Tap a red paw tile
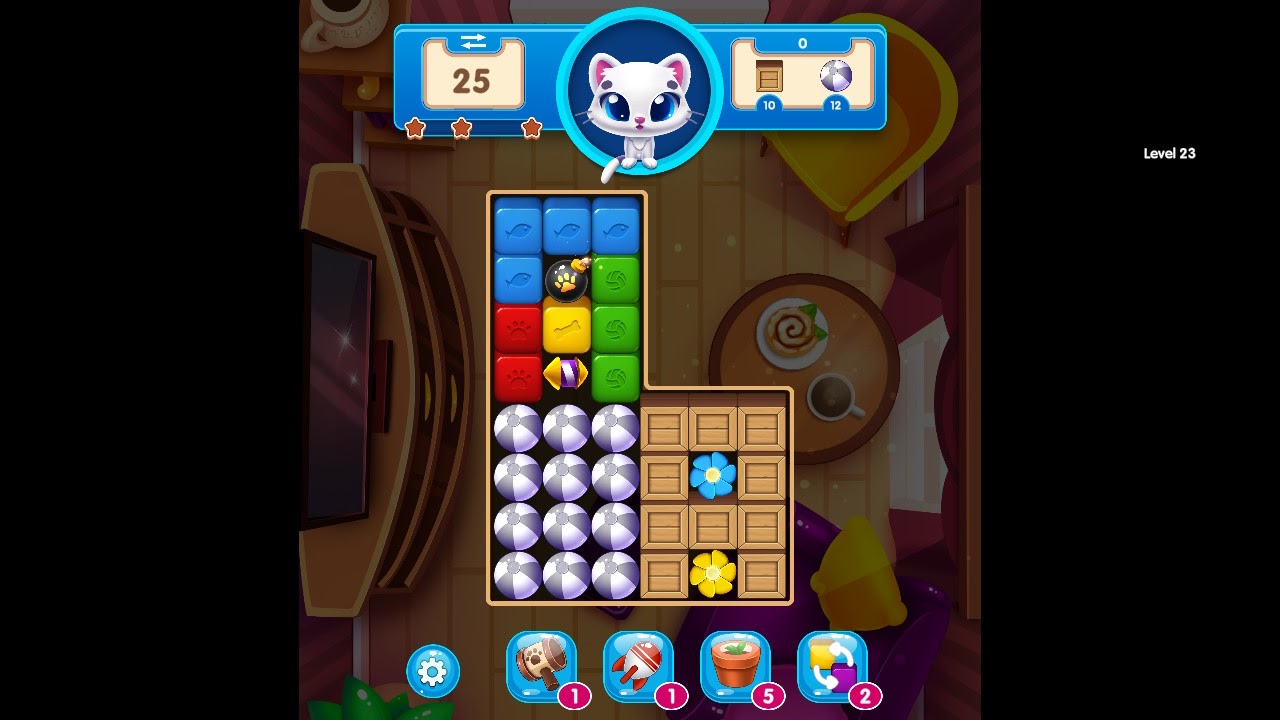Viewport: 1280px width, 720px height. click(517, 327)
